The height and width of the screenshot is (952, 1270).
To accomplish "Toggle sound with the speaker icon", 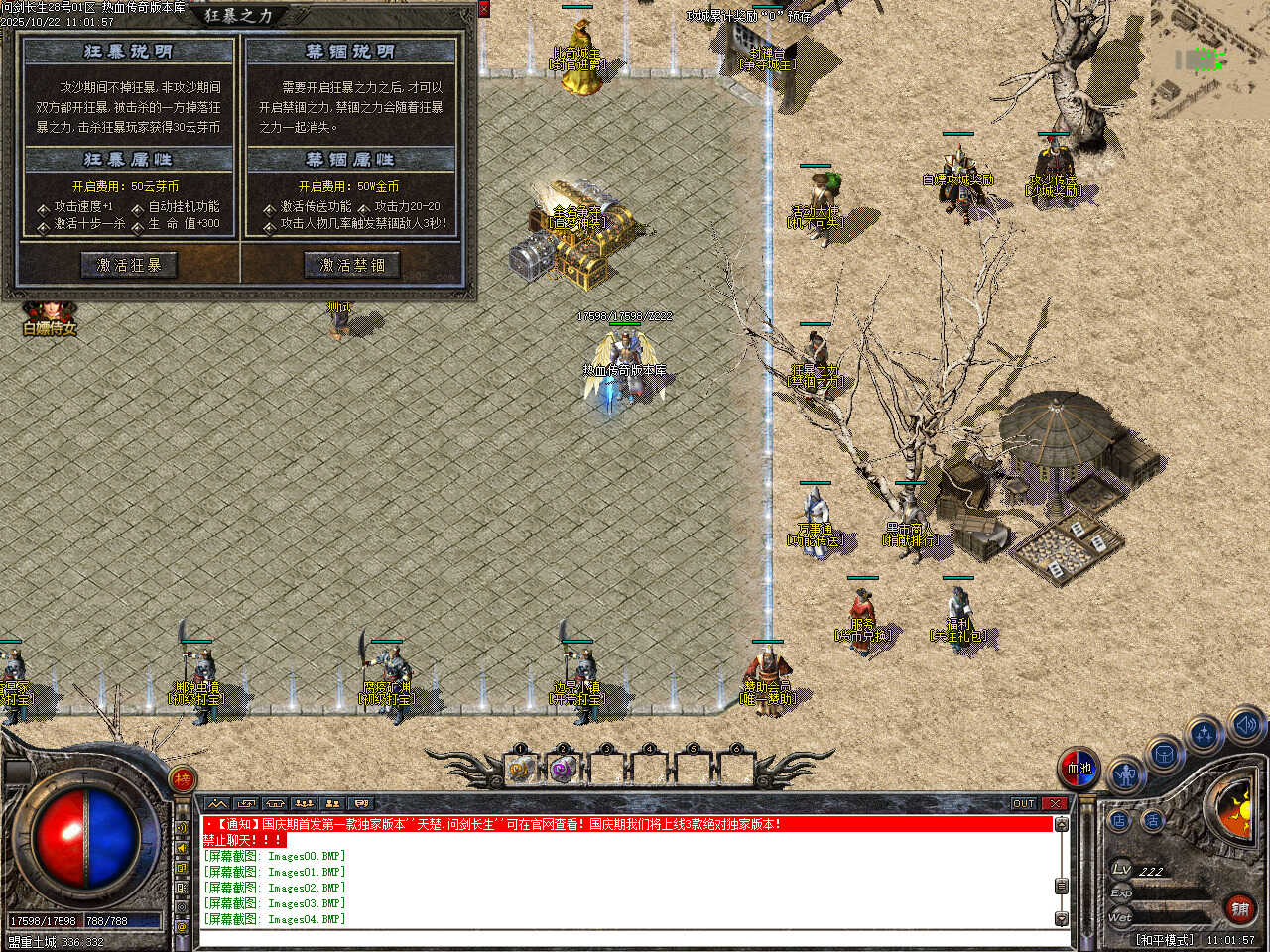I will pyautogui.click(x=1246, y=725).
